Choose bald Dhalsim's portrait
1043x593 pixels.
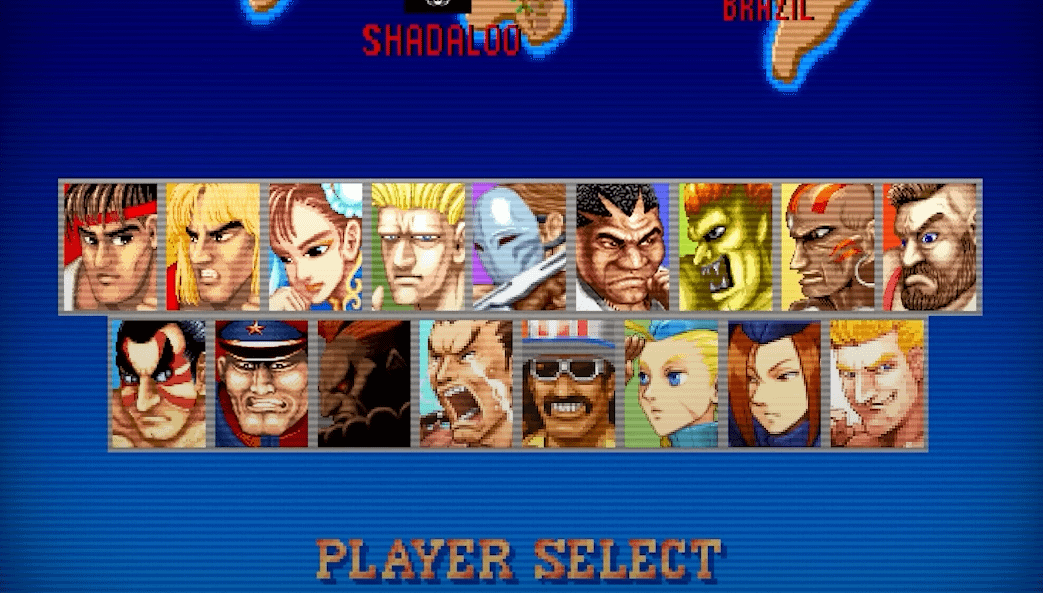tap(827, 246)
